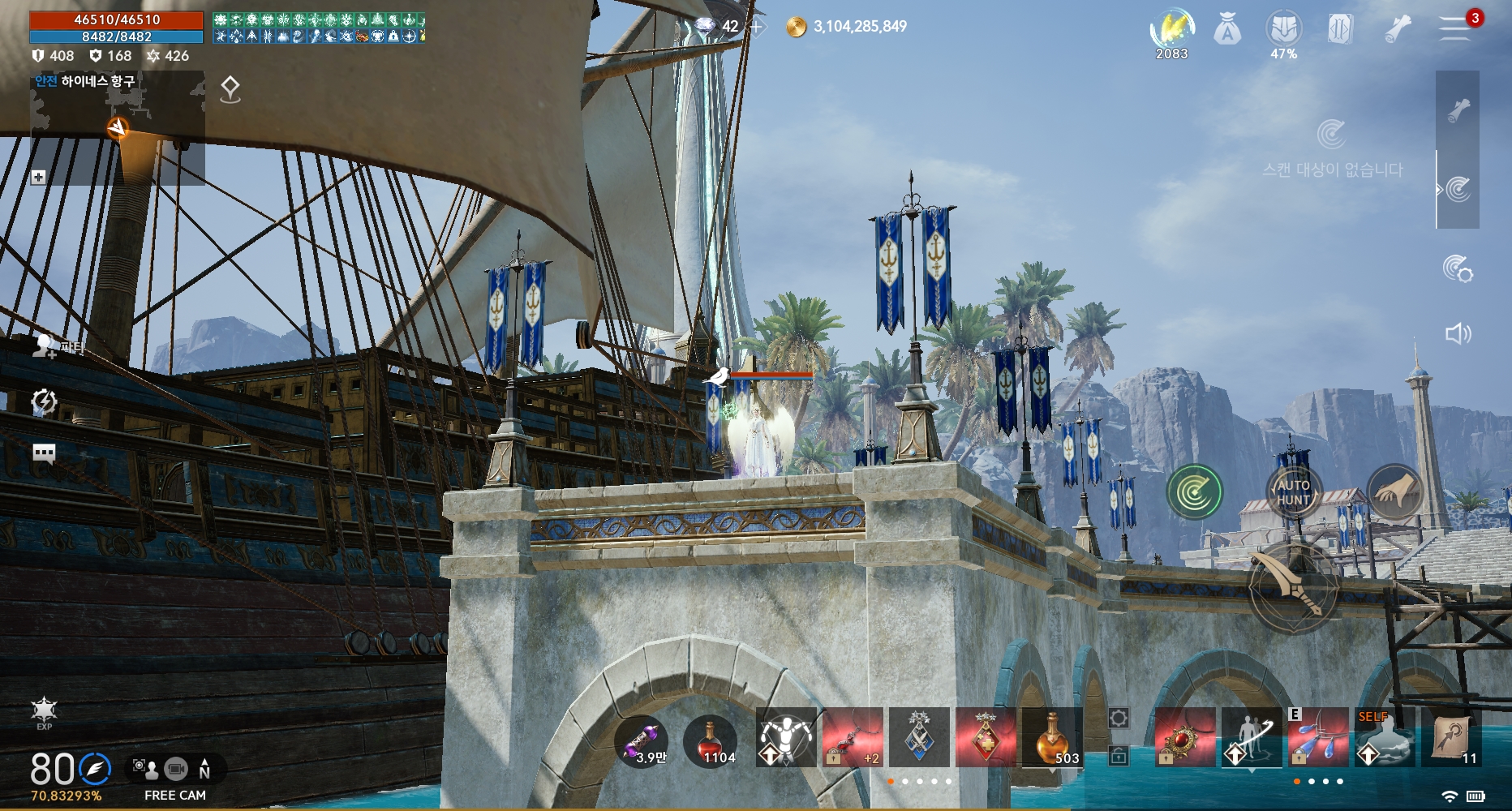The height and width of the screenshot is (811, 1512).
Task: Use the orange potion with 503 count
Action: 1052,738
